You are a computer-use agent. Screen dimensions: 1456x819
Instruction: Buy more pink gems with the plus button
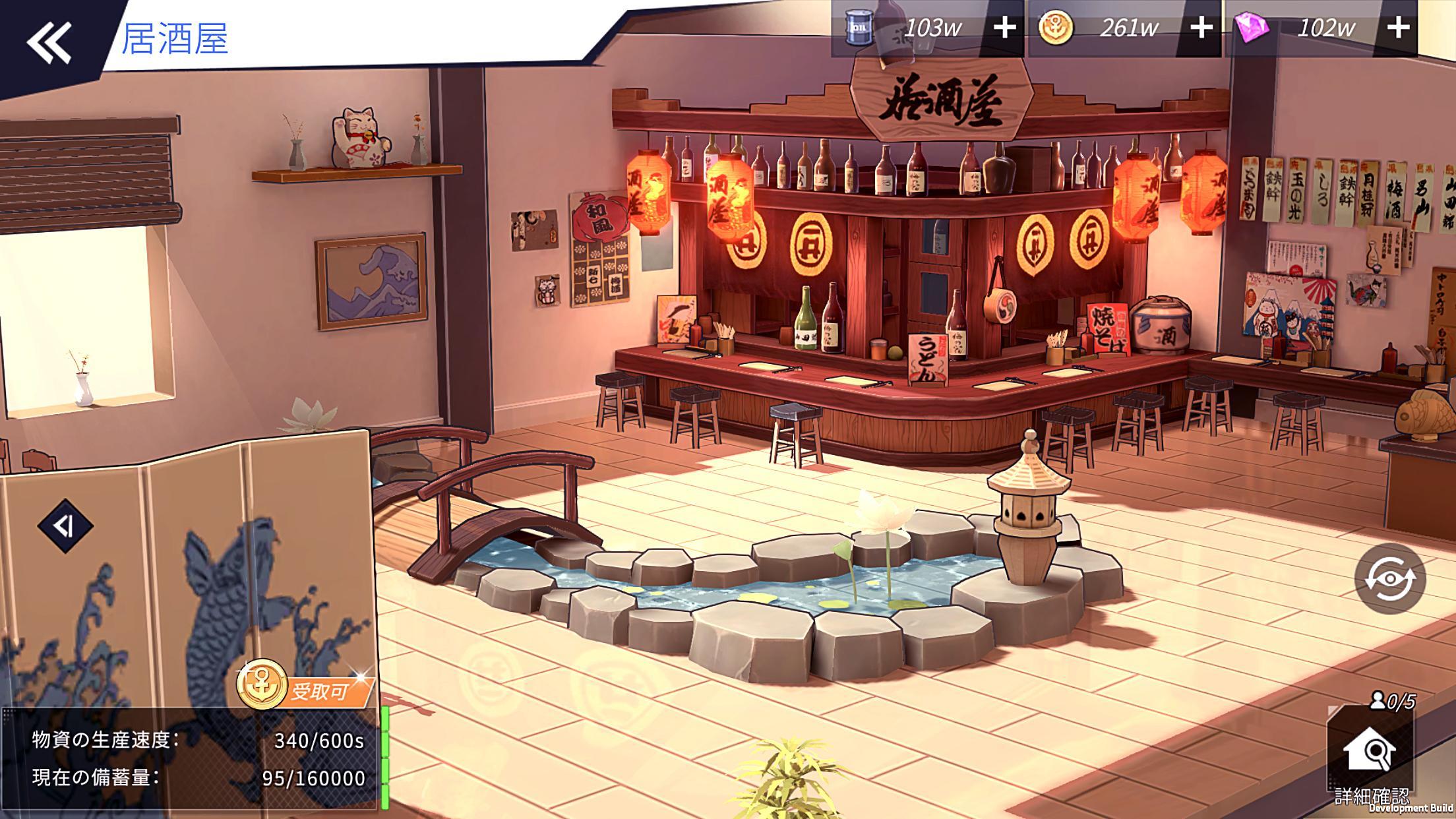coord(1398,28)
